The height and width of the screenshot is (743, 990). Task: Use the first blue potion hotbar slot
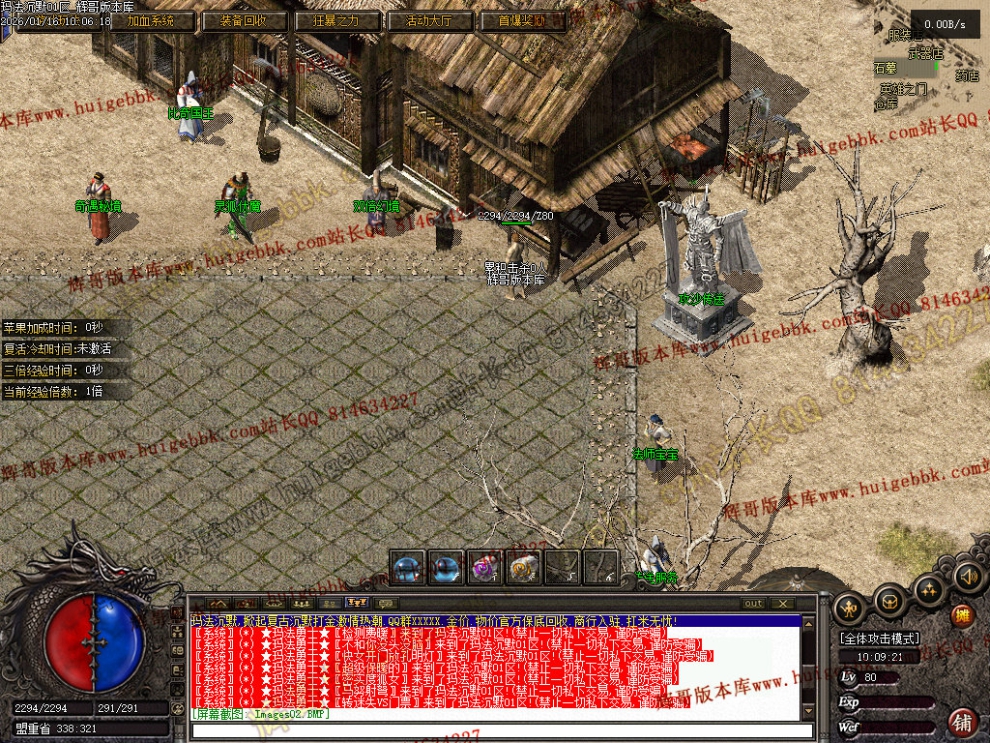[407, 568]
